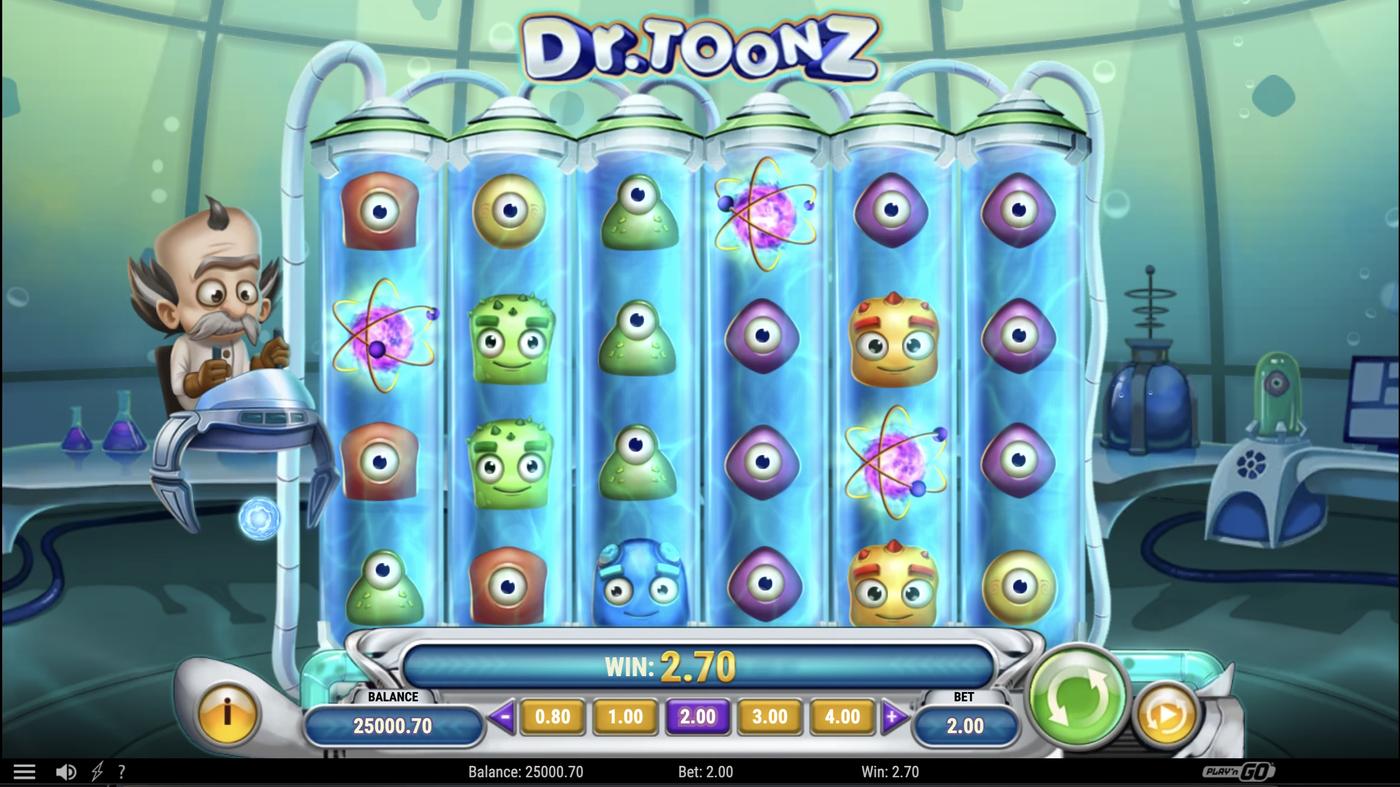Image resolution: width=1400 pixels, height=787 pixels.
Task: Expand the Balance display panel
Action: [393, 724]
